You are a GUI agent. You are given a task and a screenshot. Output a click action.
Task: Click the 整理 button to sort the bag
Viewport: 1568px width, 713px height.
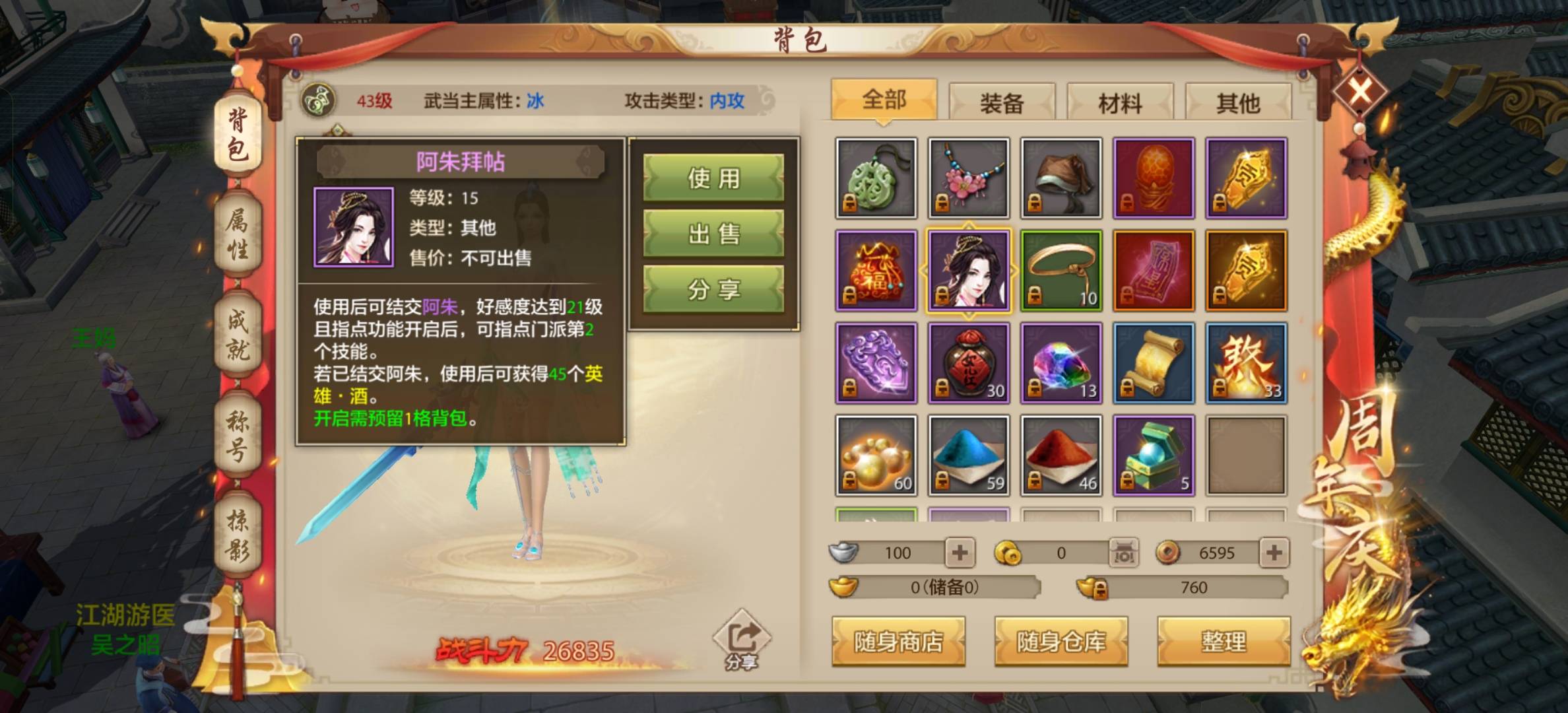1224,641
